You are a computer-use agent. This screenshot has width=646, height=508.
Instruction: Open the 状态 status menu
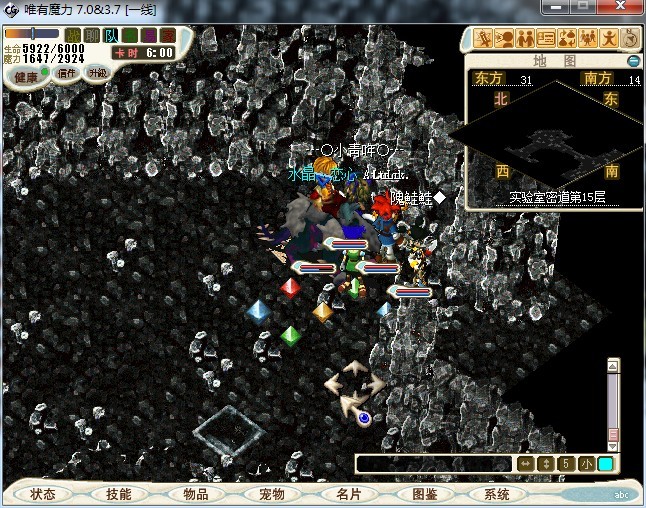point(43,494)
